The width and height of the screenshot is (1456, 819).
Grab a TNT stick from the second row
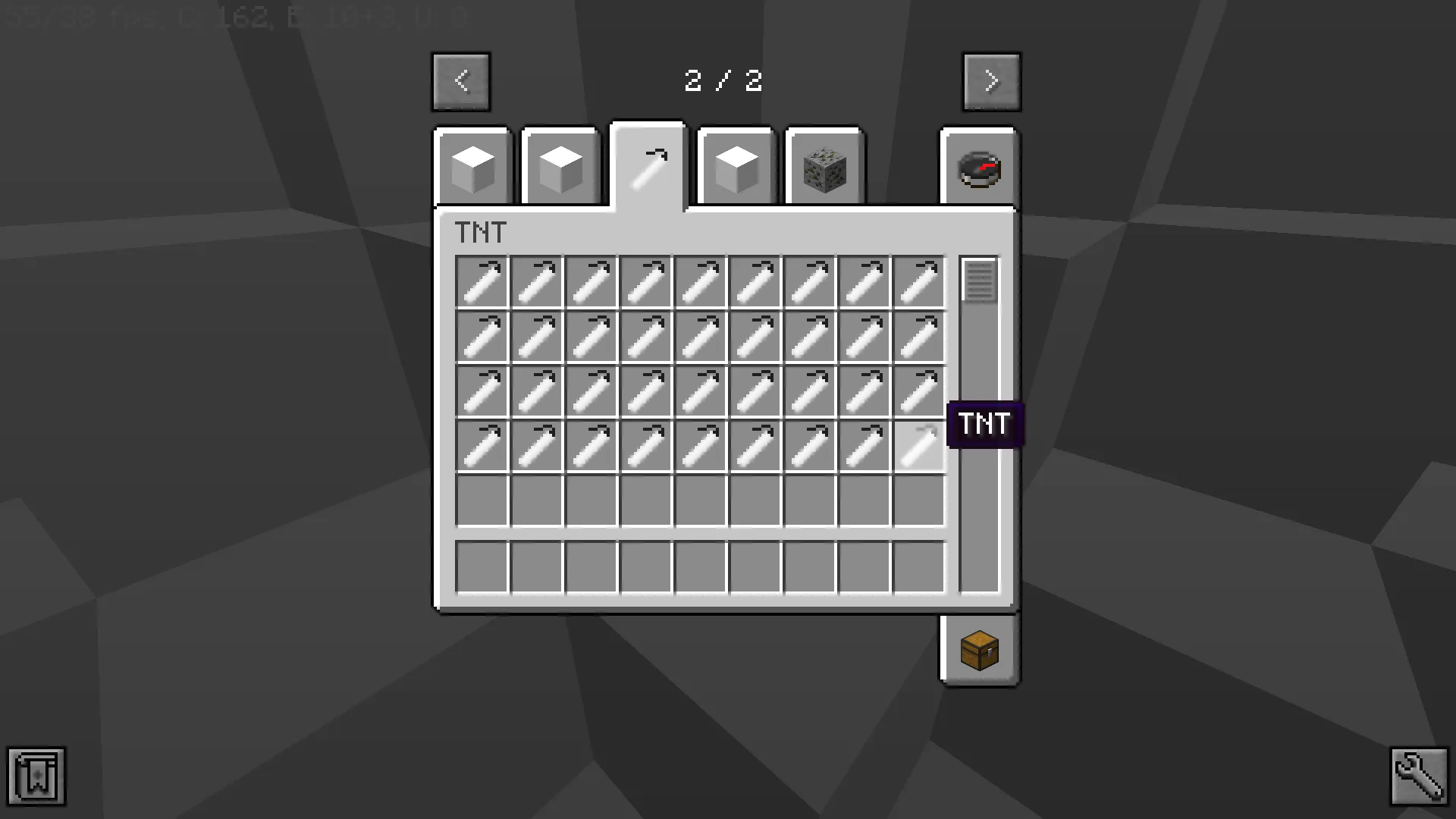538,336
